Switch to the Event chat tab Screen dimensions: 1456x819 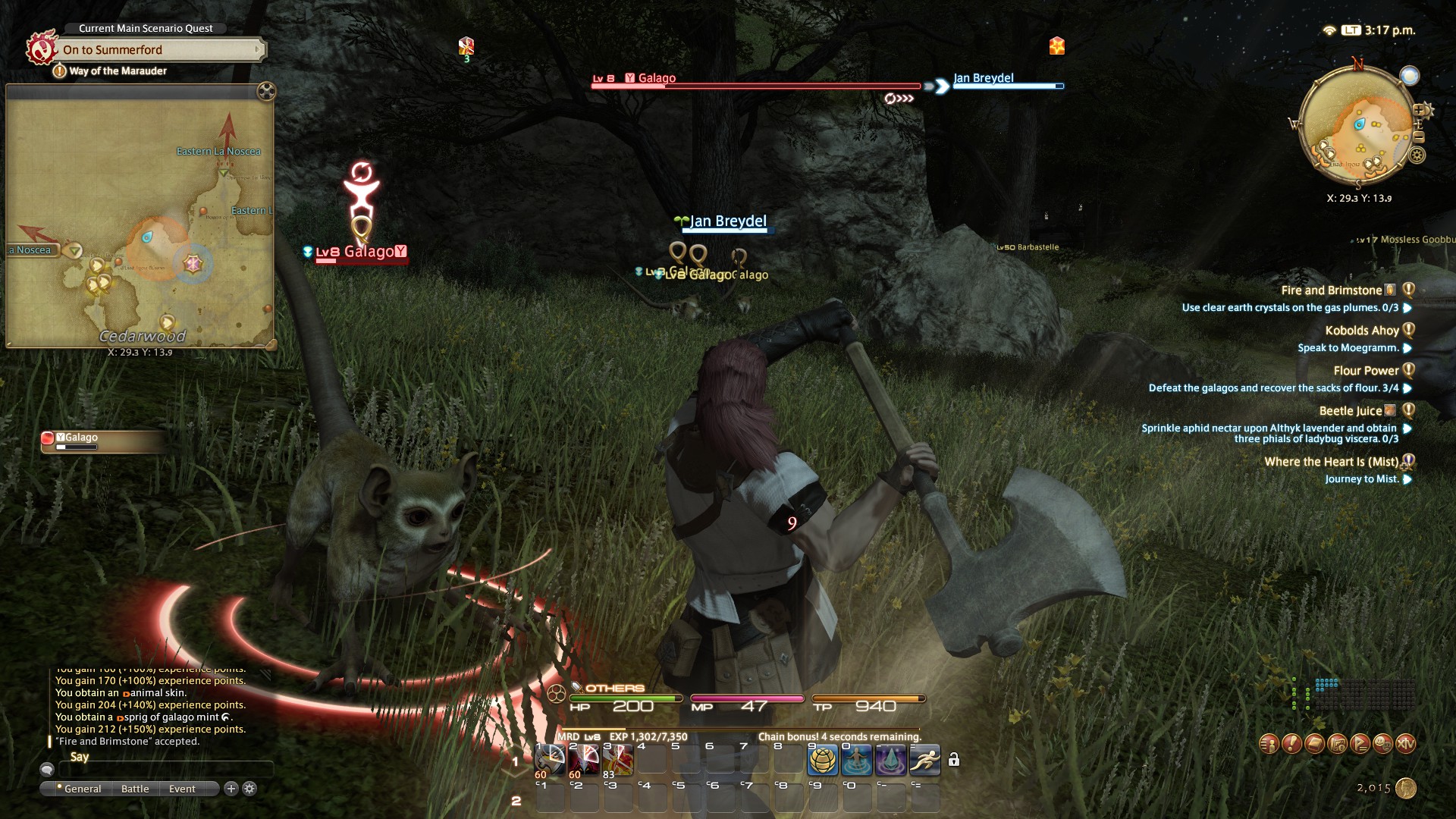point(182,789)
